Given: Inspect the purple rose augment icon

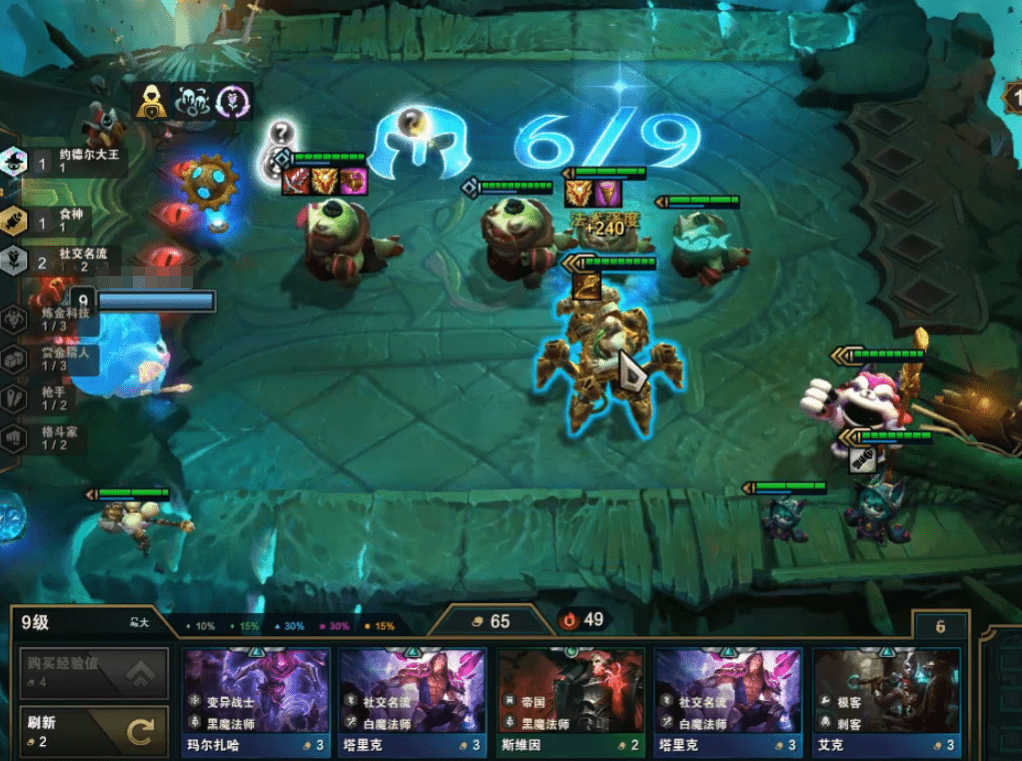Looking at the screenshot, I should tap(234, 102).
